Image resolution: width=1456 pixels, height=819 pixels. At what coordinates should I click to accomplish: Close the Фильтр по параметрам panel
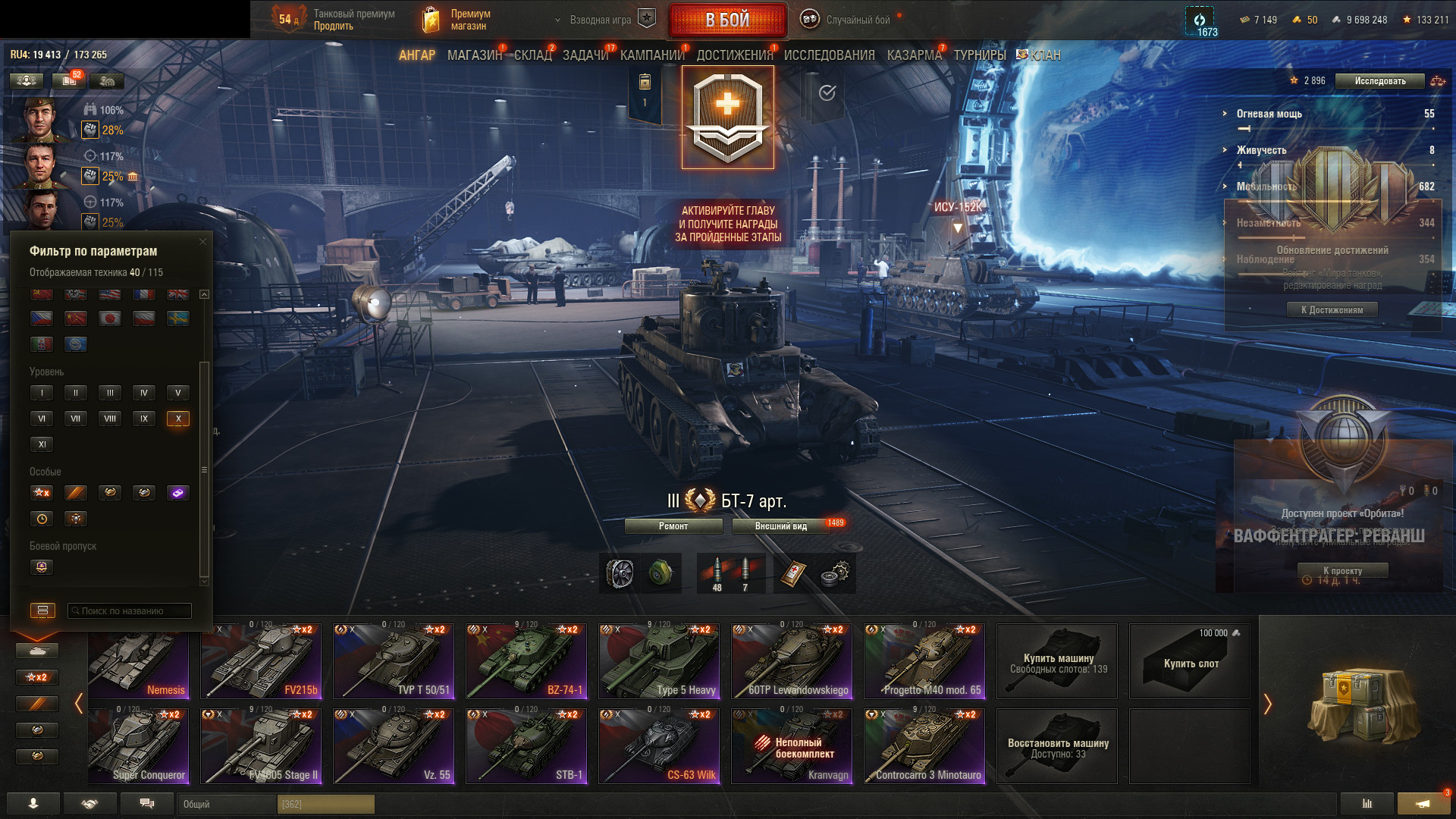(x=202, y=242)
